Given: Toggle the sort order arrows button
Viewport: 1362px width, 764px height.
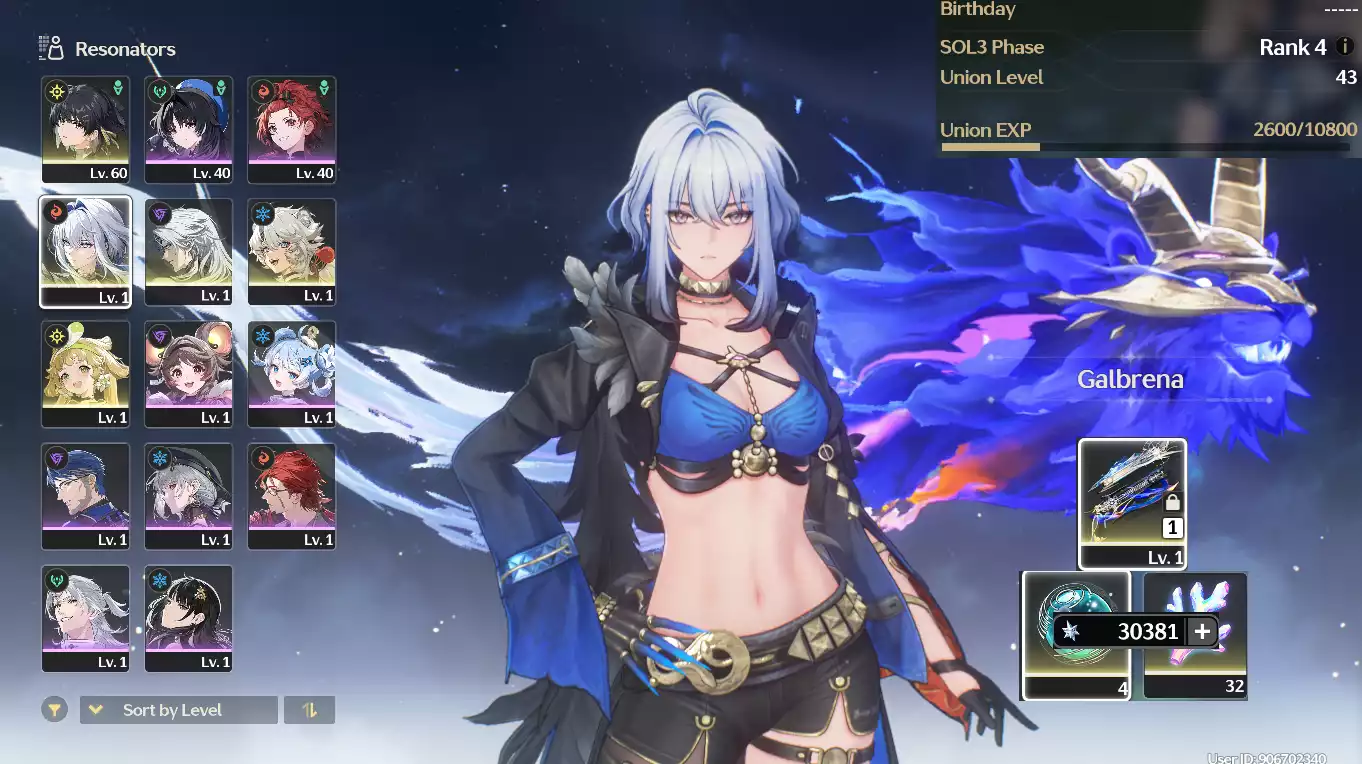Looking at the screenshot, I should [309, 710].
